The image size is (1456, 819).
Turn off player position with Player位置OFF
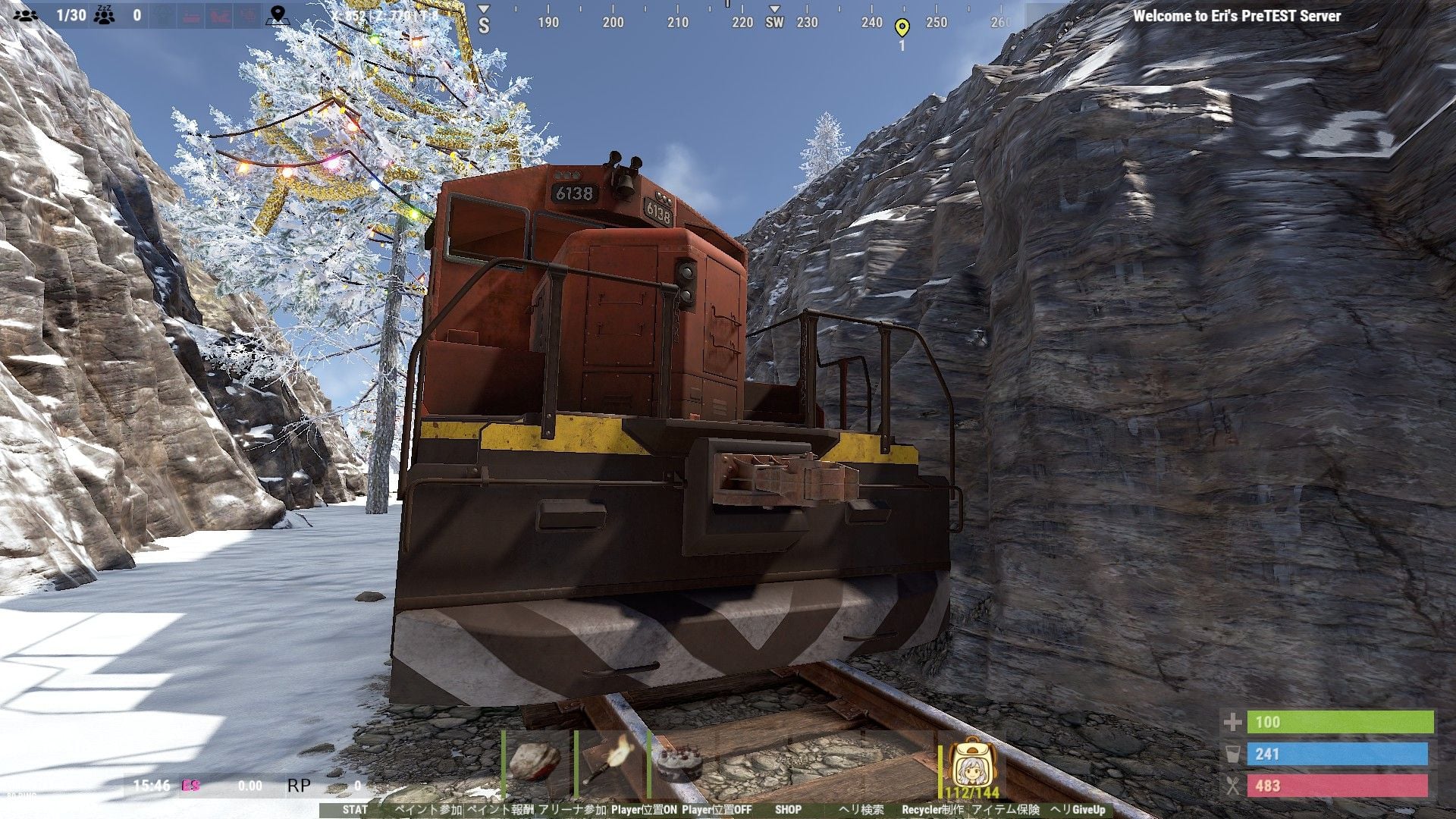(717, 810)
